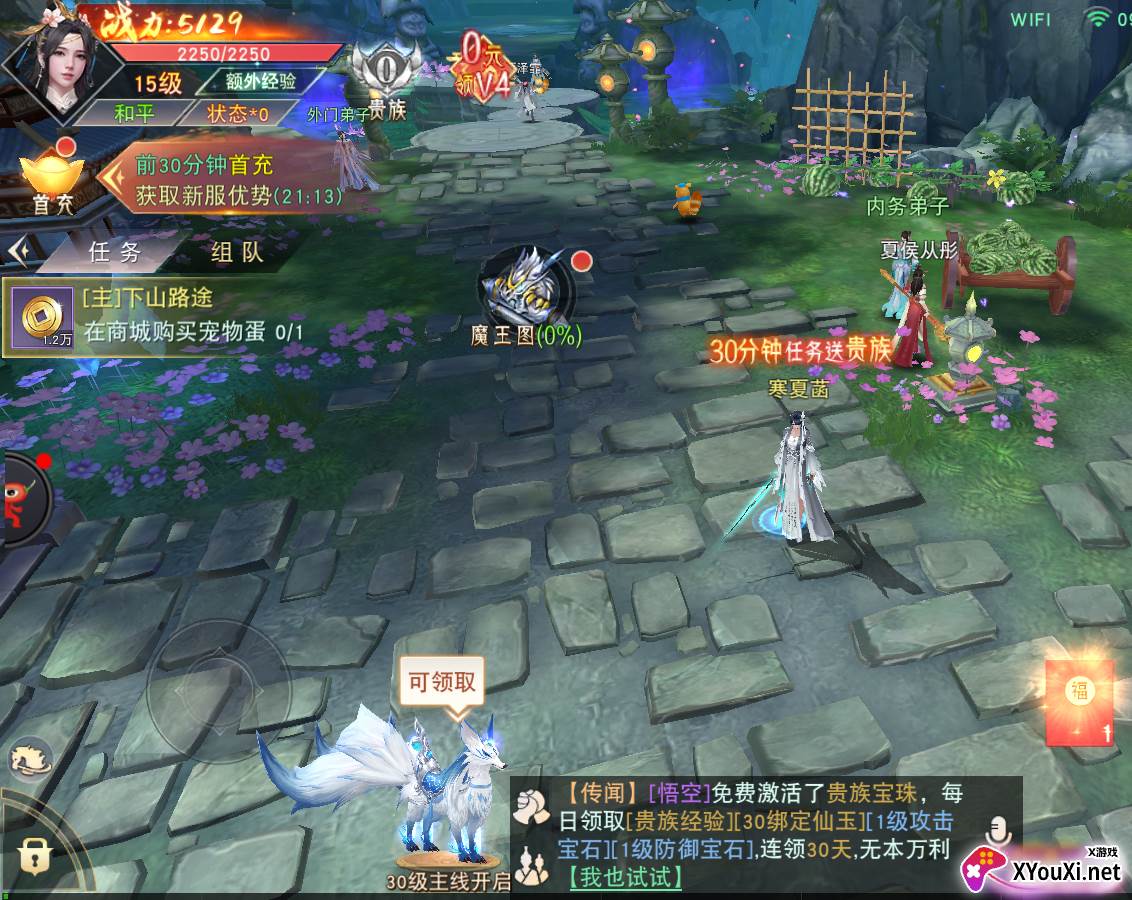Tap the 我也试试 link in chat

coord(625,877)
